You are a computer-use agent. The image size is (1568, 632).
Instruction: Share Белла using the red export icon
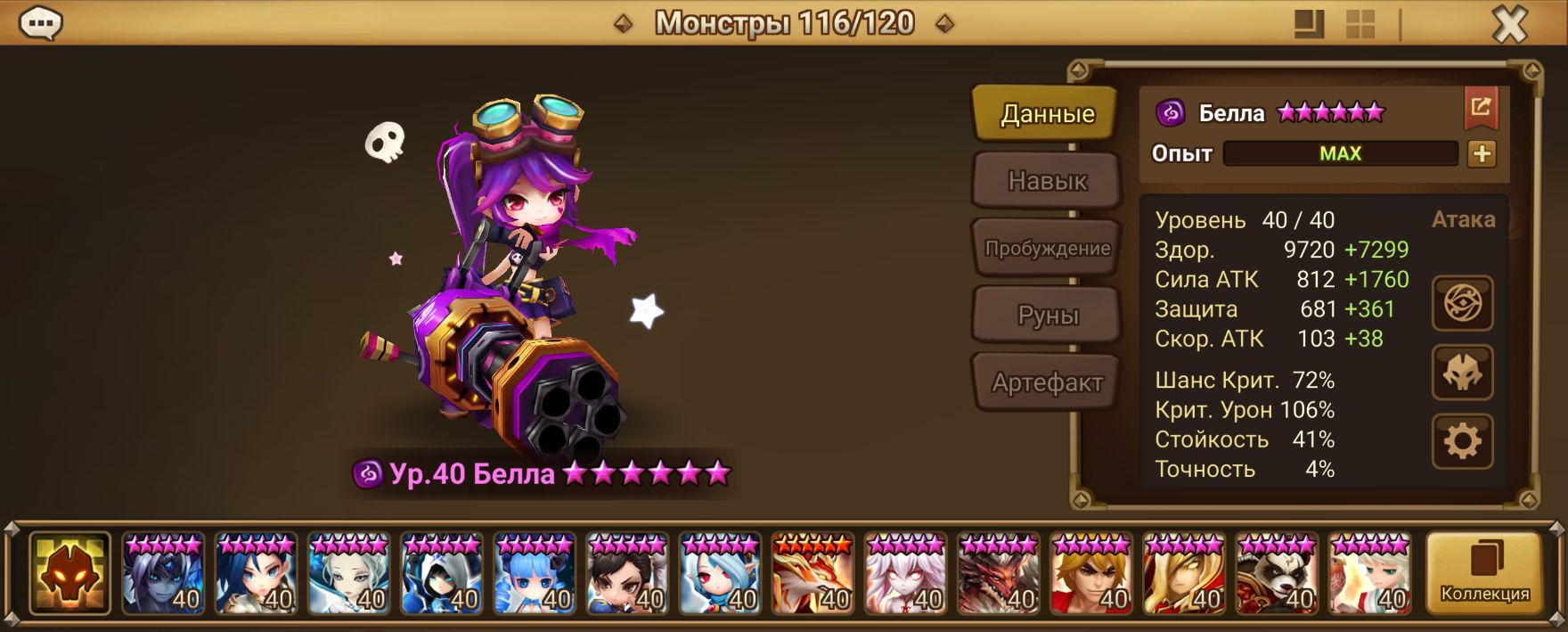pyautogui.click(x=1481, y=108)
